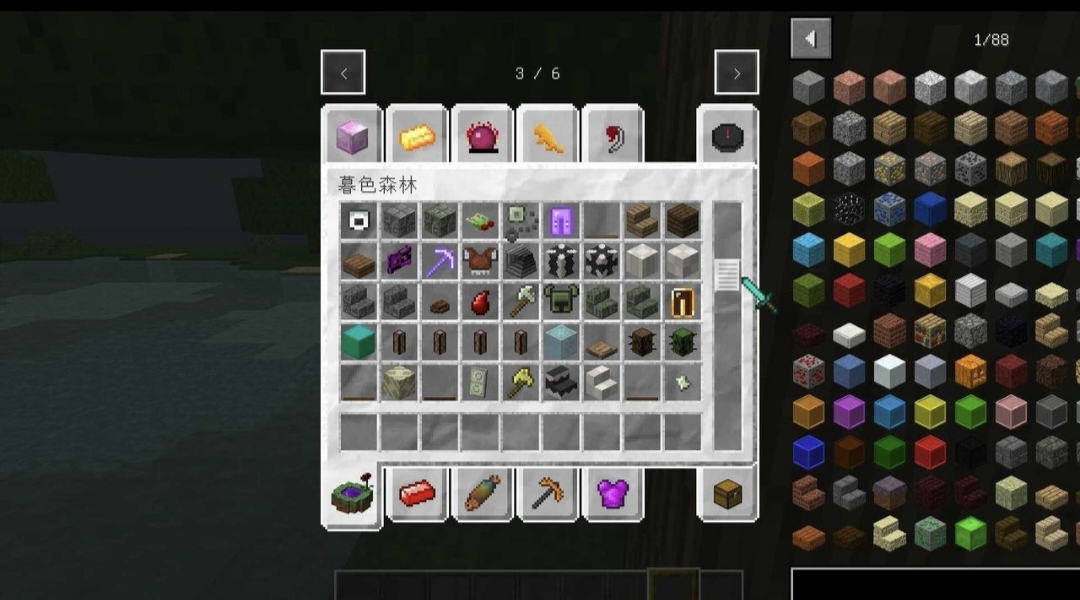This screenshot has height=600, width=1080.
Task: Select the Twilight Forest portal tab
Action: (351, 494)
